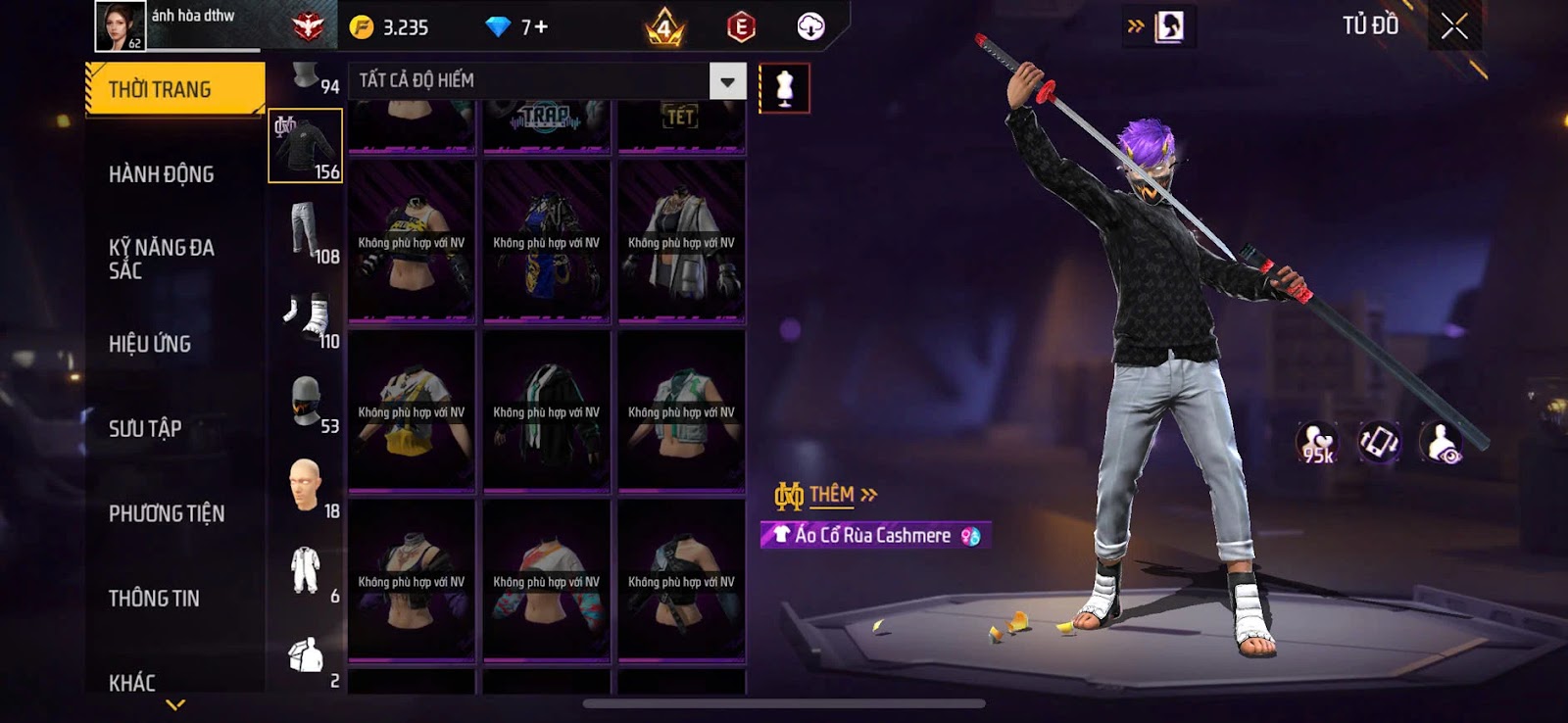Open the THÔNG TIN tab
1568x723 pixels.
(x=154, y=598)
